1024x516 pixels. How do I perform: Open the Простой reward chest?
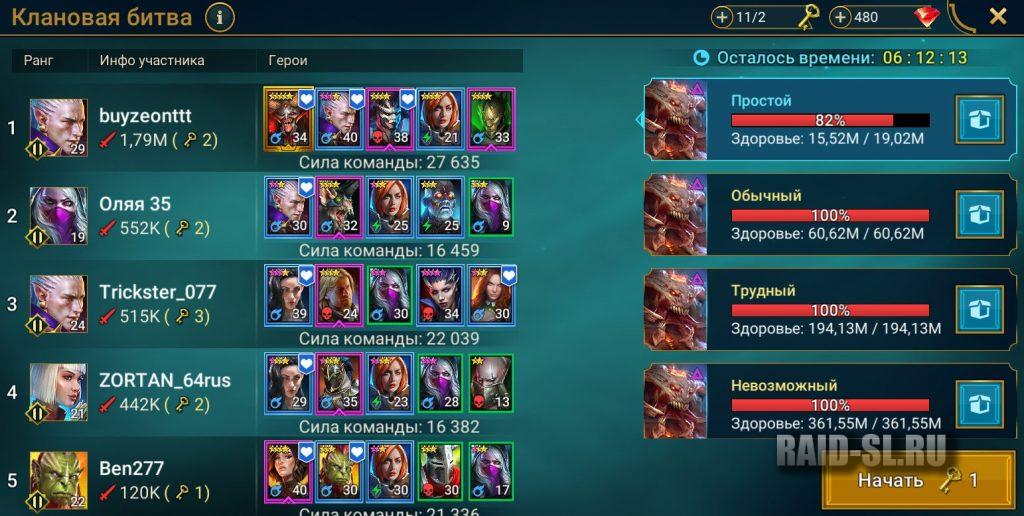(x=979, y=120)
